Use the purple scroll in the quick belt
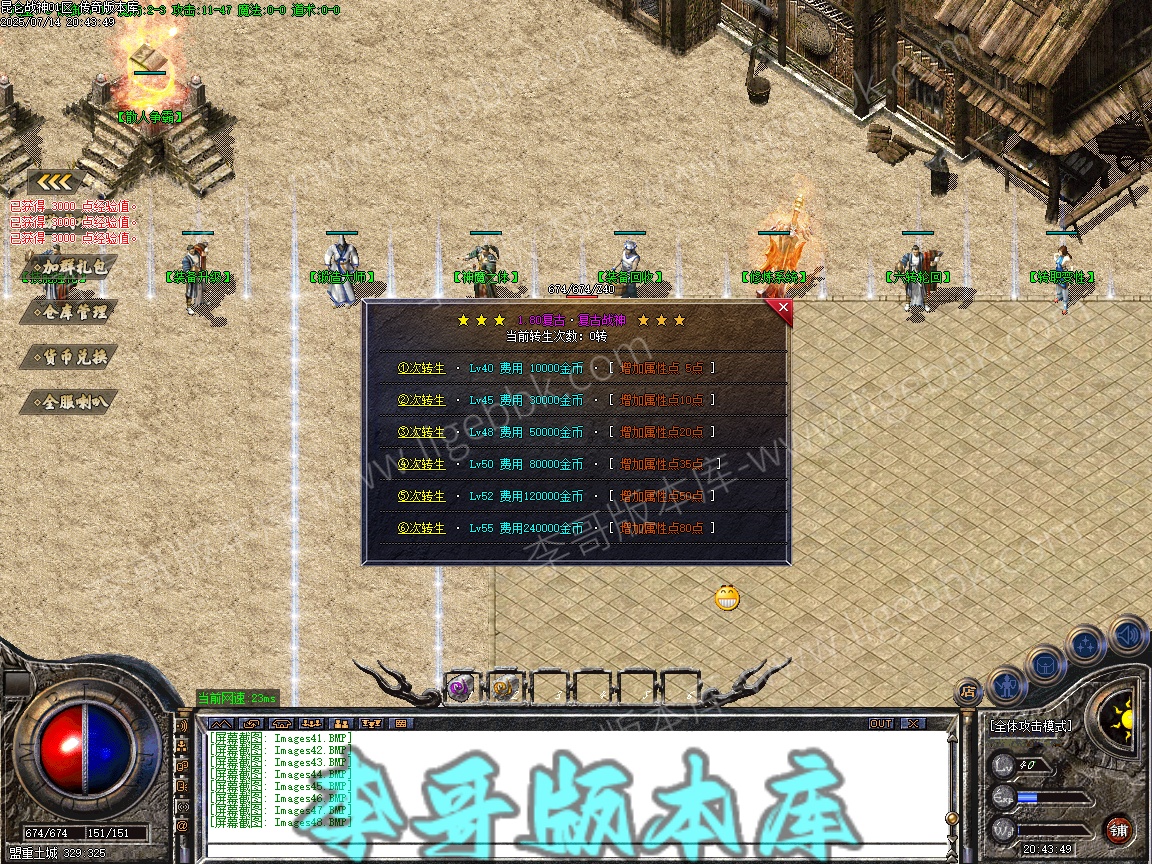The height and width of the screenshot is (864, 1152). (459, 687)
